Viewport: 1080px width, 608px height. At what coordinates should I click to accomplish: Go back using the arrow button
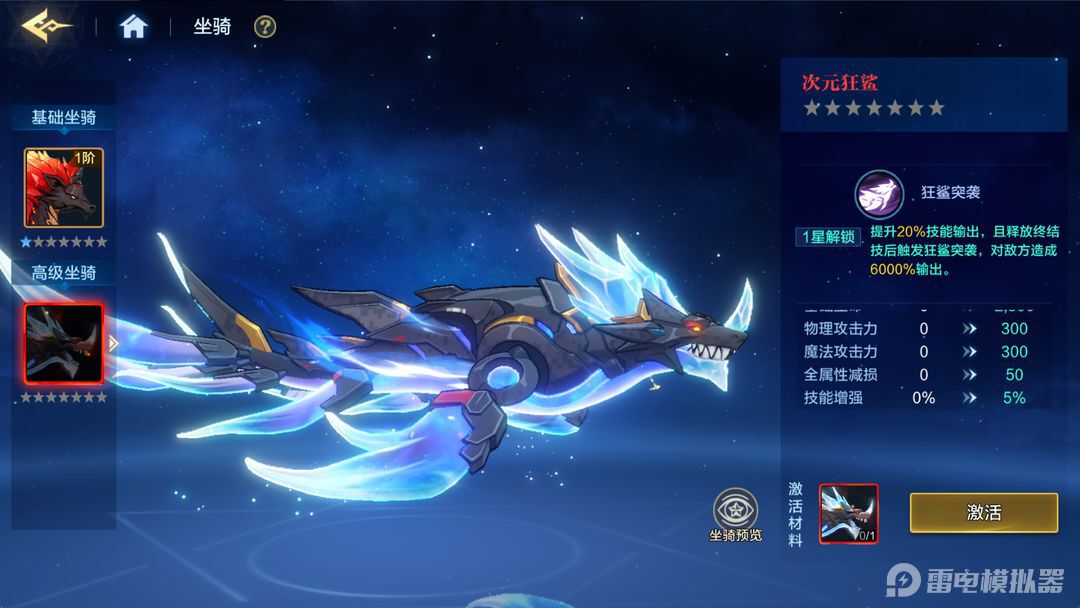[x=46, y=26]
